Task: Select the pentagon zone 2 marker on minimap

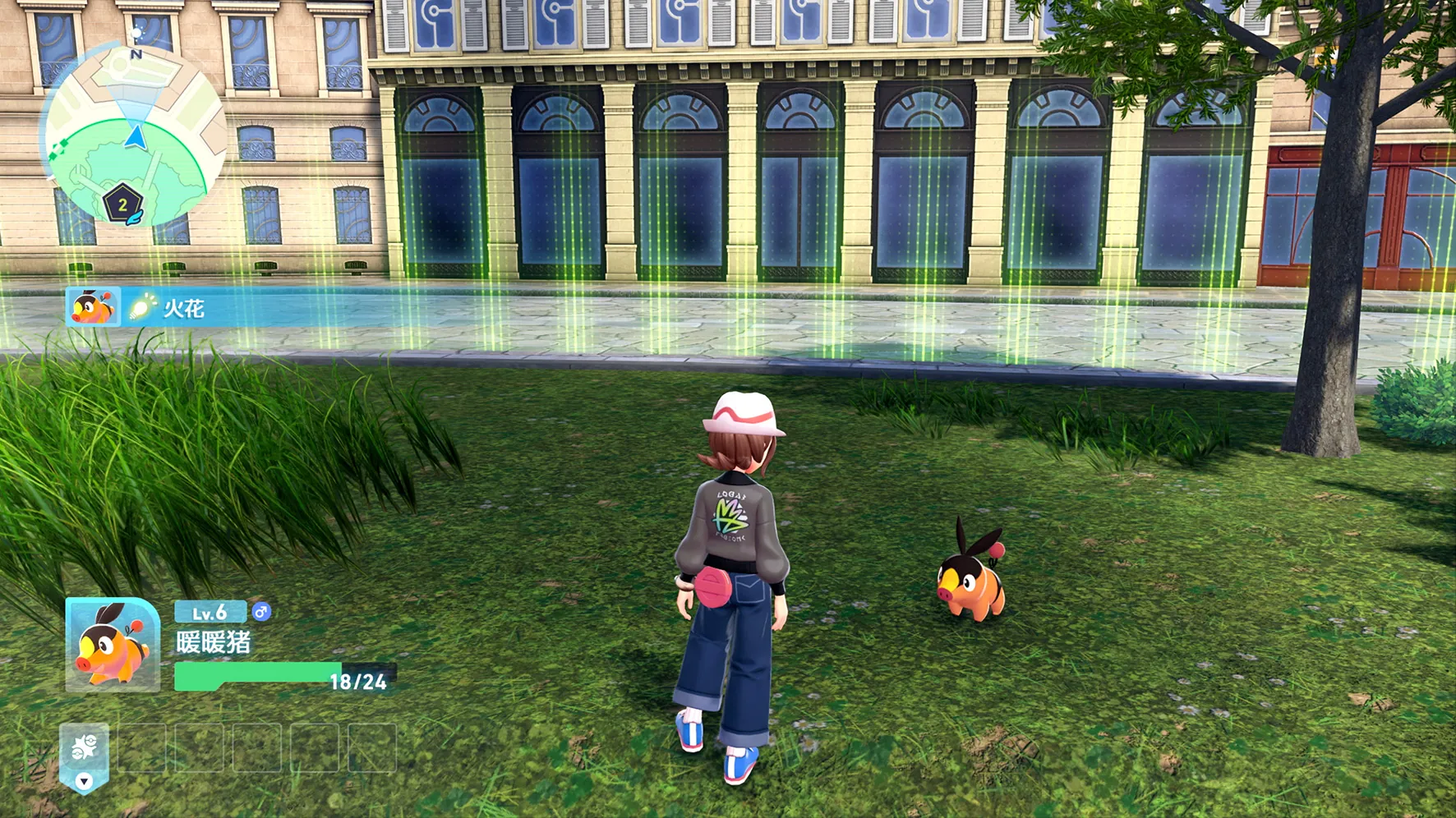Action: [x=122, y=204]
